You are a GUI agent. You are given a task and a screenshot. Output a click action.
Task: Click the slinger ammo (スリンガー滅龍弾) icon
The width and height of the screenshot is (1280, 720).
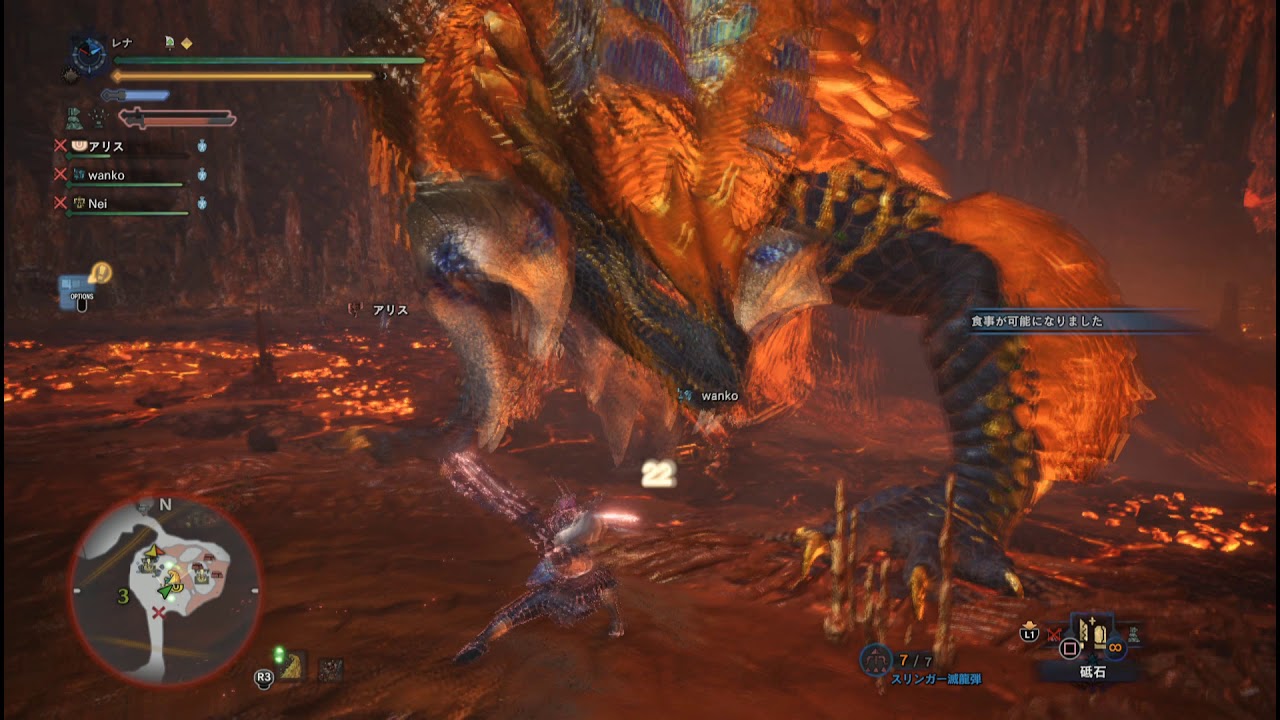coord(874,659)
